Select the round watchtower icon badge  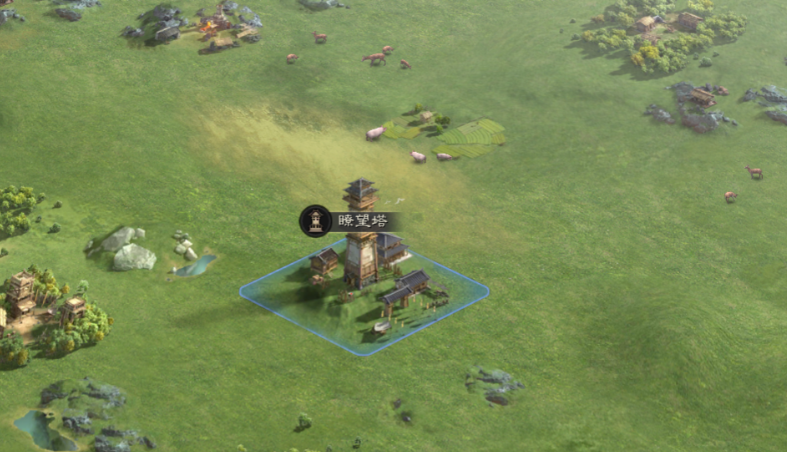click(x=315, y=221)
